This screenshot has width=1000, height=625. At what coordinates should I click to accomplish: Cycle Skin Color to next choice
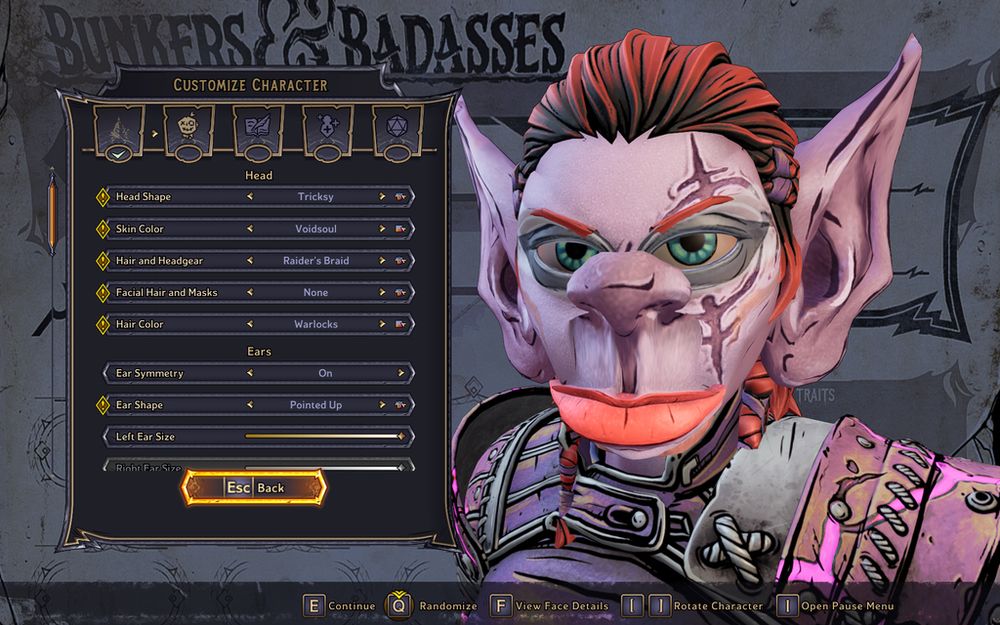[x=382, y=229]
